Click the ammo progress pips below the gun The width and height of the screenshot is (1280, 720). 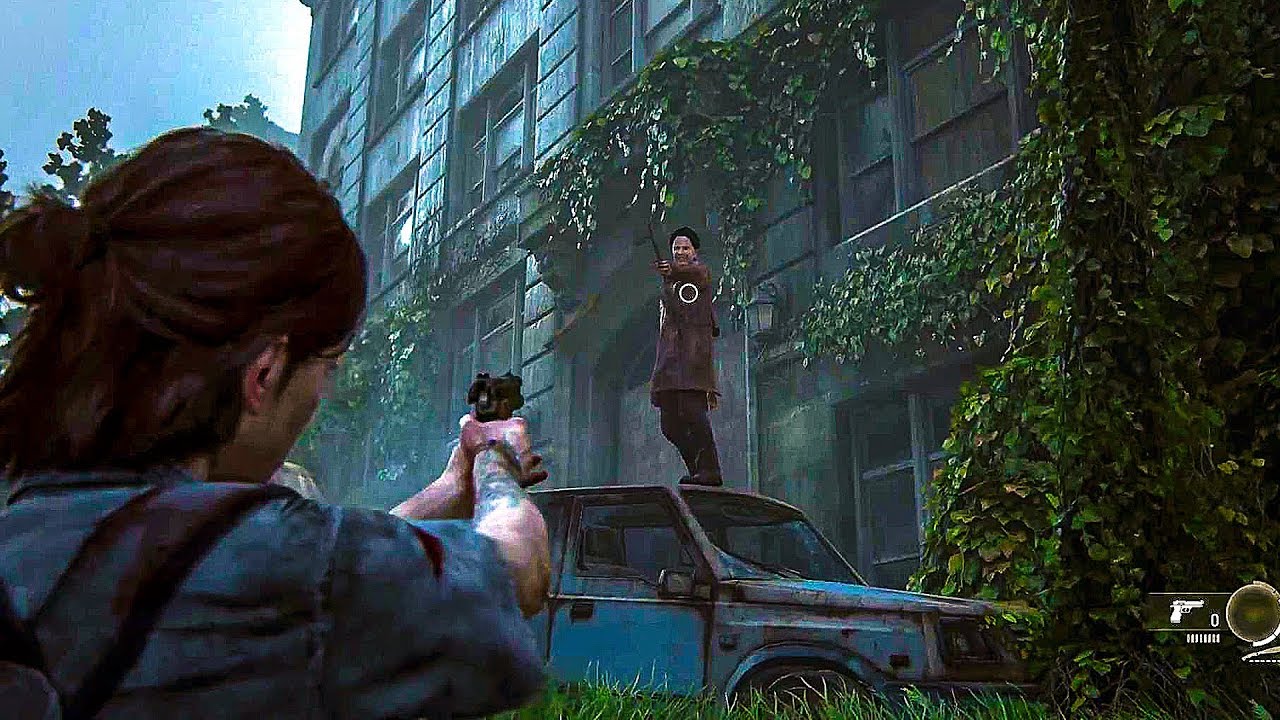(1203, 637)
